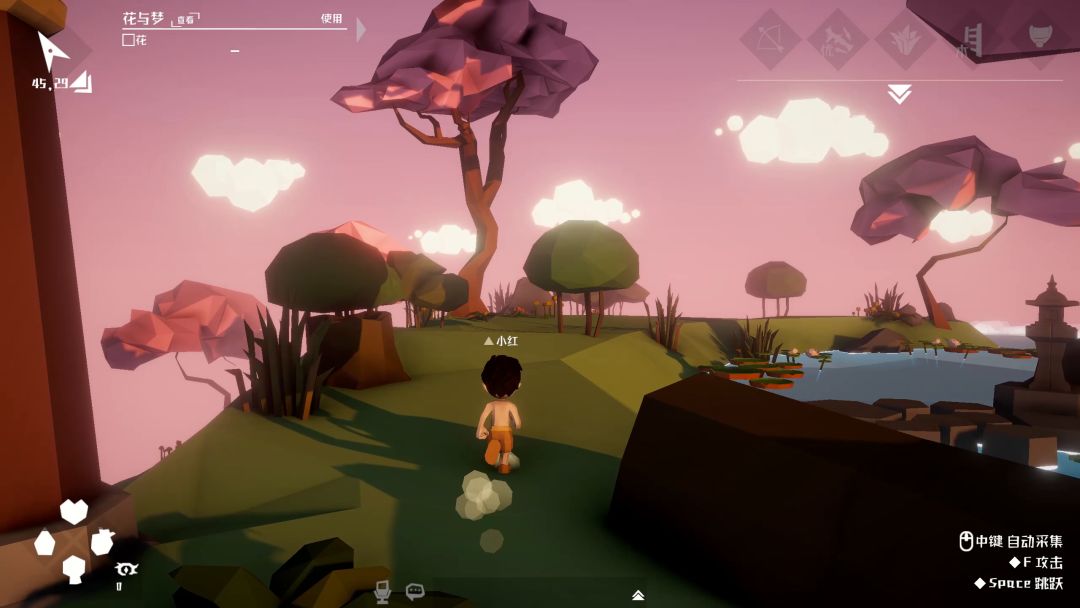Image resolution: width=1080 pixels, height=608 pixels.
Task: Expand the toolbar with the double-down chevron
Action: click(x=899, y=94)
